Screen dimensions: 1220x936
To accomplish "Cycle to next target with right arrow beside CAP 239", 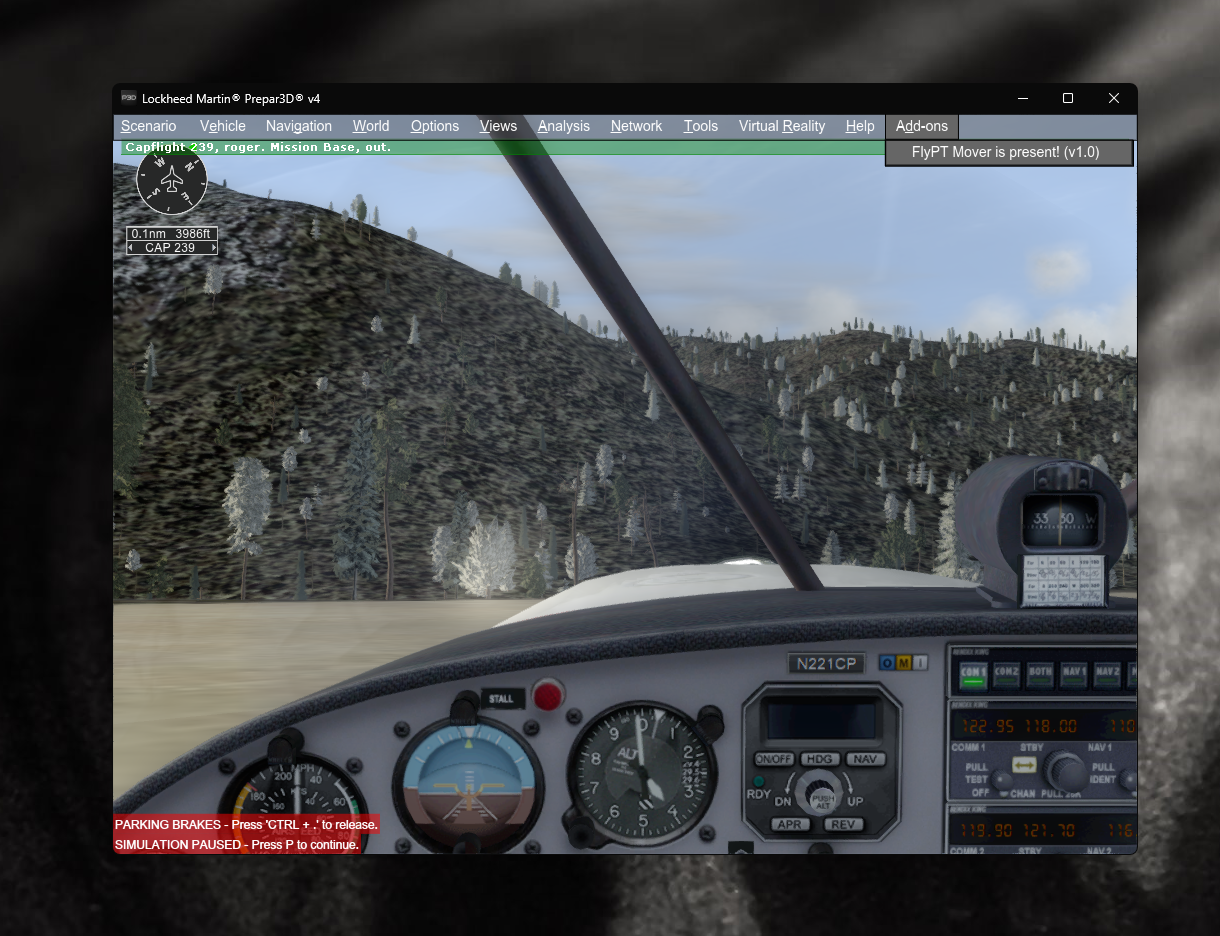I will 214,248.
